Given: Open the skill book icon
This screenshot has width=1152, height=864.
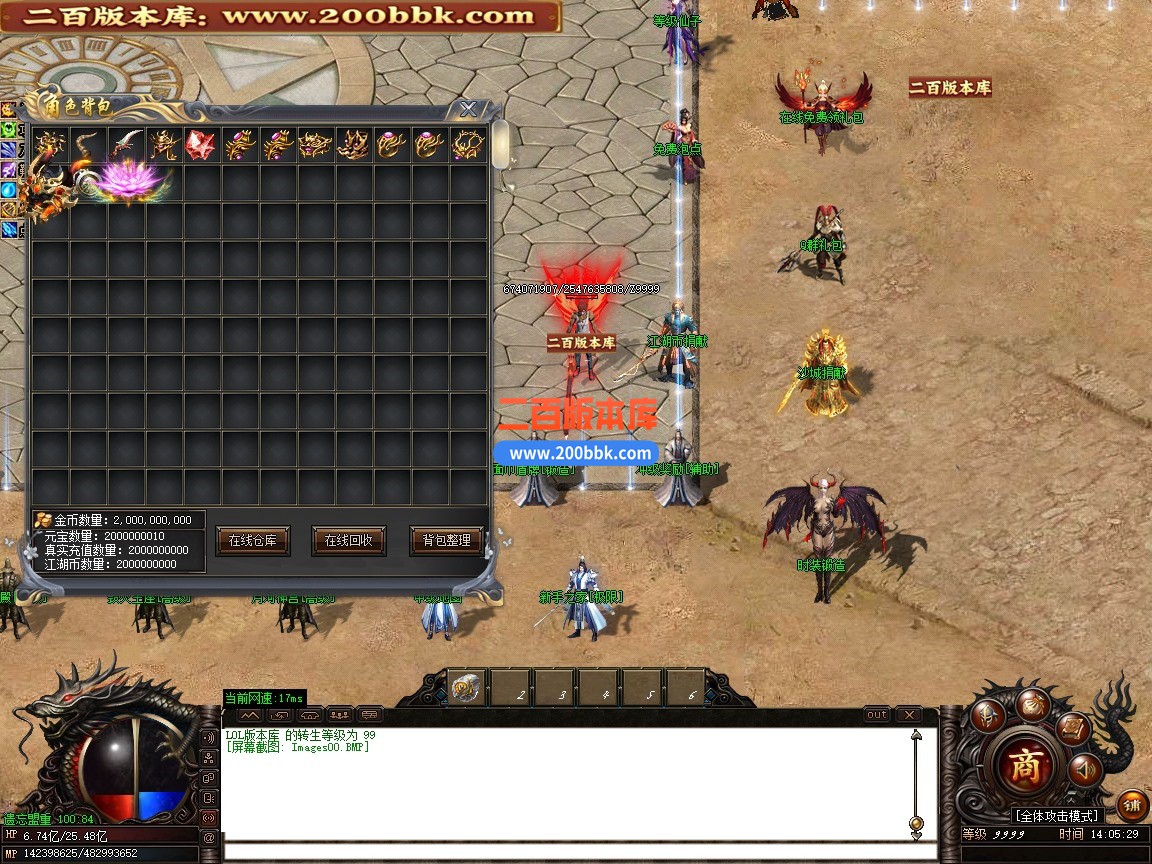Looking at the screenshot, I should click(x=1074, y=729).
